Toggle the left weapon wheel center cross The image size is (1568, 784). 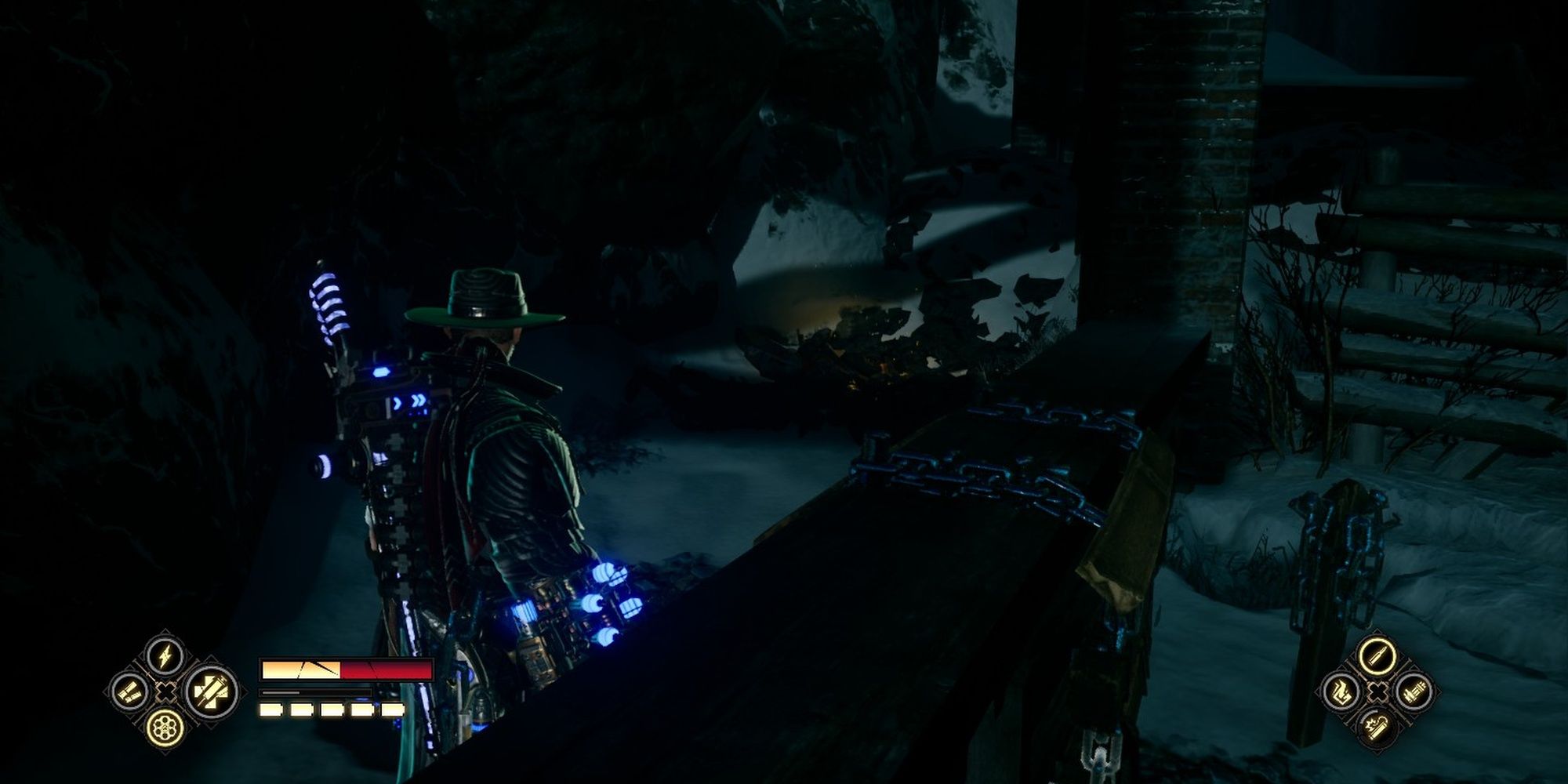(165, 692)
